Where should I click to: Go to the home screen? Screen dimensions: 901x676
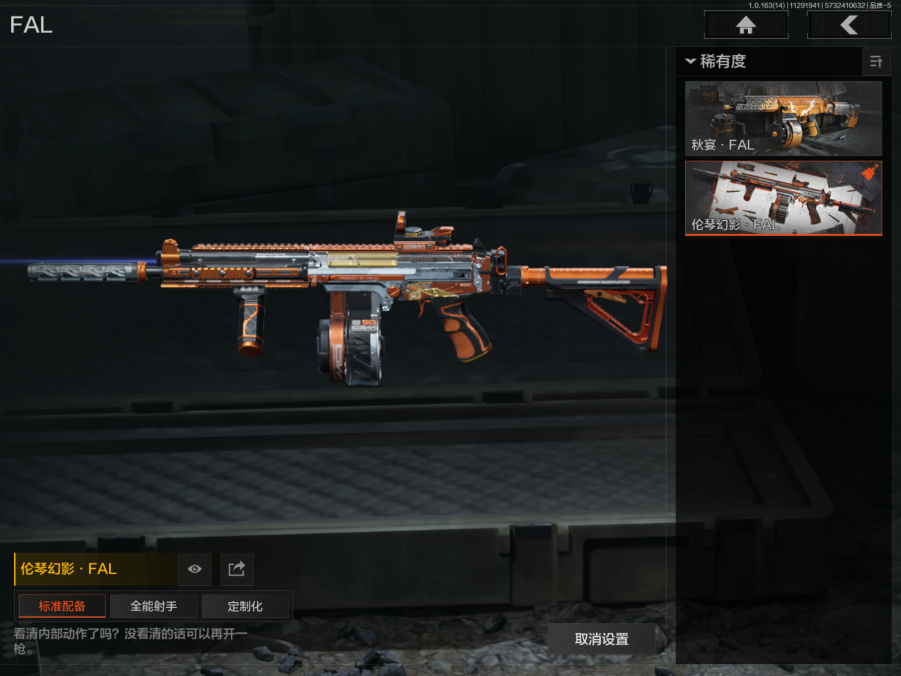(745, 25)
